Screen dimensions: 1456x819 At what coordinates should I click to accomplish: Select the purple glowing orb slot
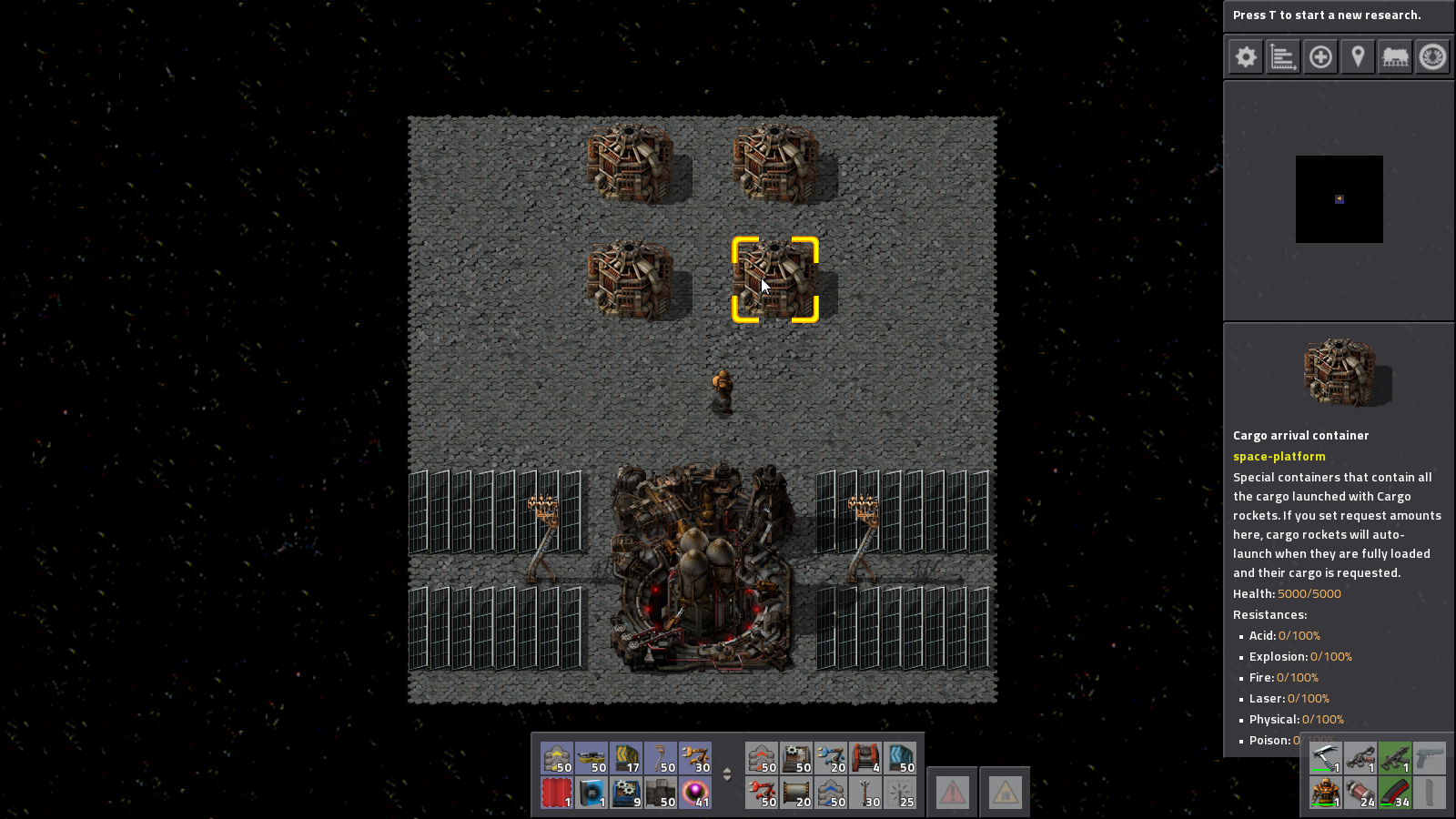point(695,793)
